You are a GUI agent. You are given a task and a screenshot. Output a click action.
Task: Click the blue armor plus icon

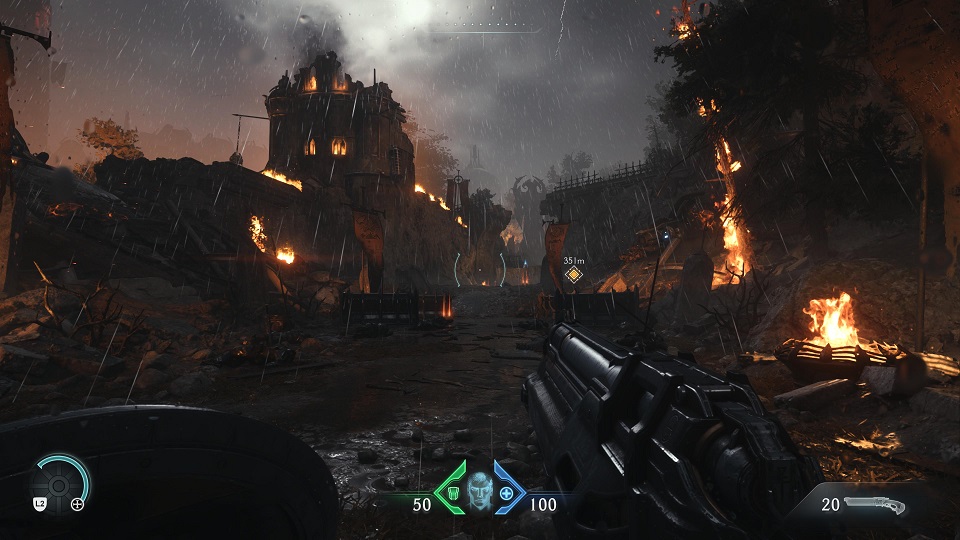[x=507, y=494]
